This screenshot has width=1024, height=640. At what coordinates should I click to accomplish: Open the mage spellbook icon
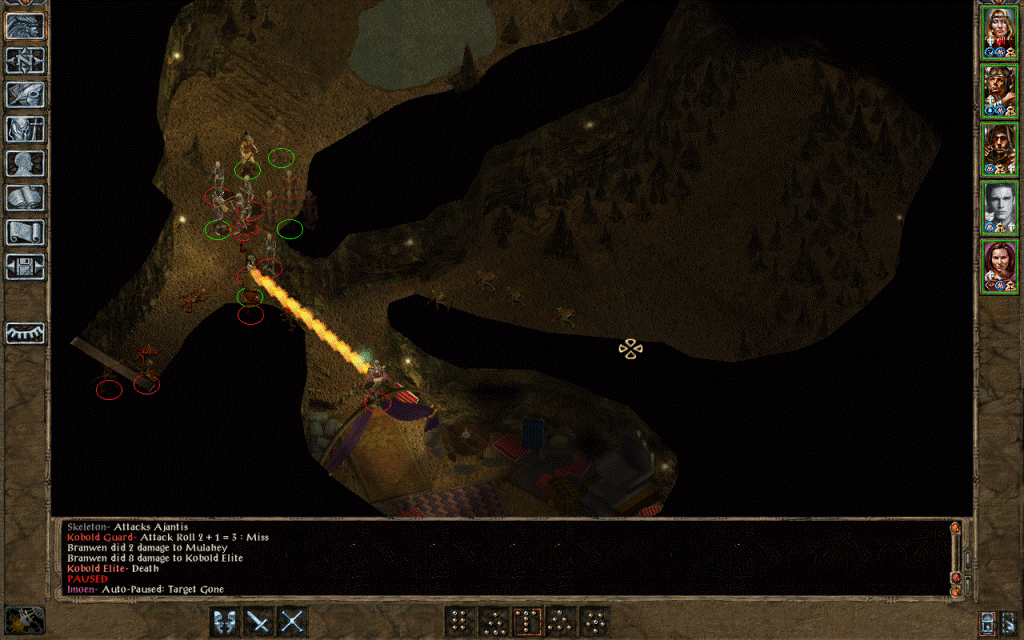[x=24, y=198]
